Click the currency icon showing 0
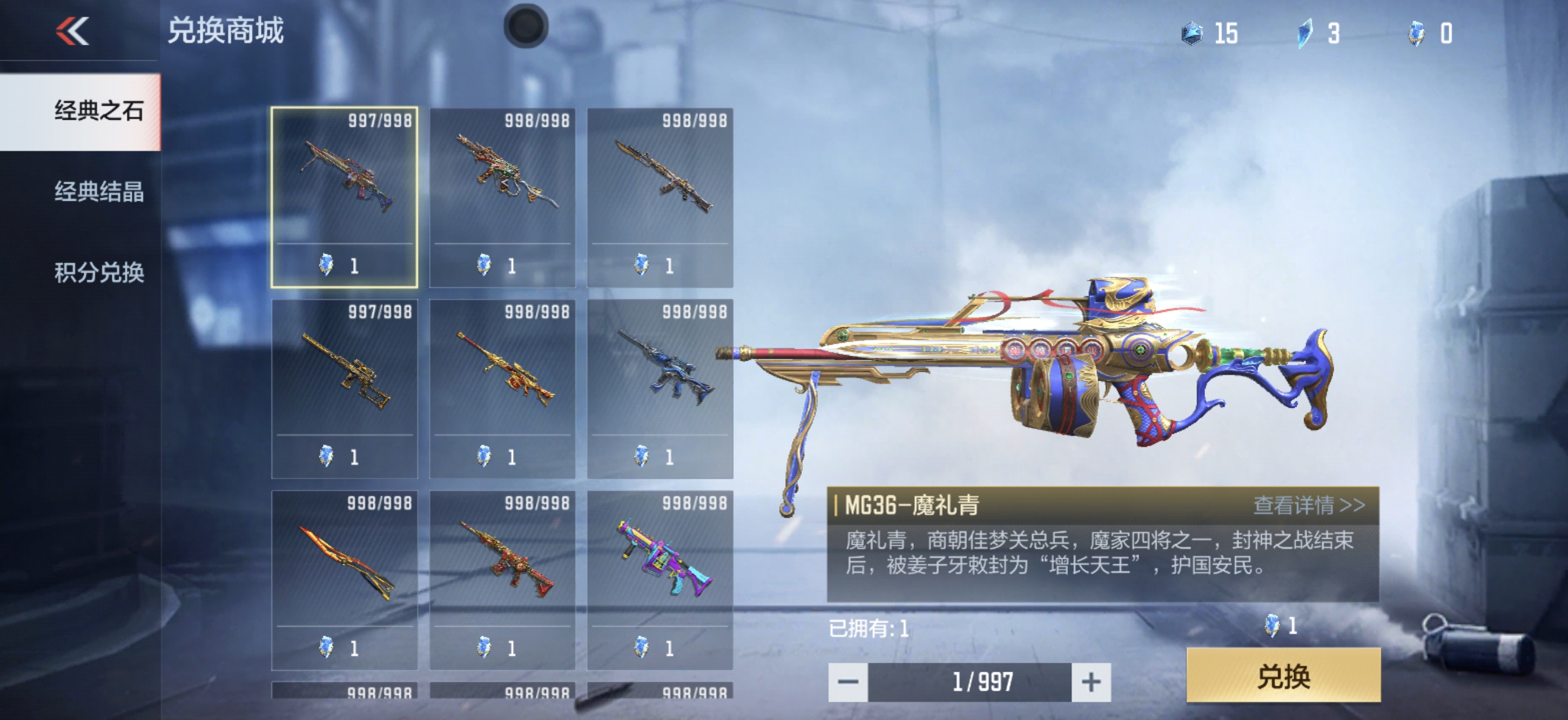Viewport: 1568px width, 720px height. click(x=1416, y=34)
